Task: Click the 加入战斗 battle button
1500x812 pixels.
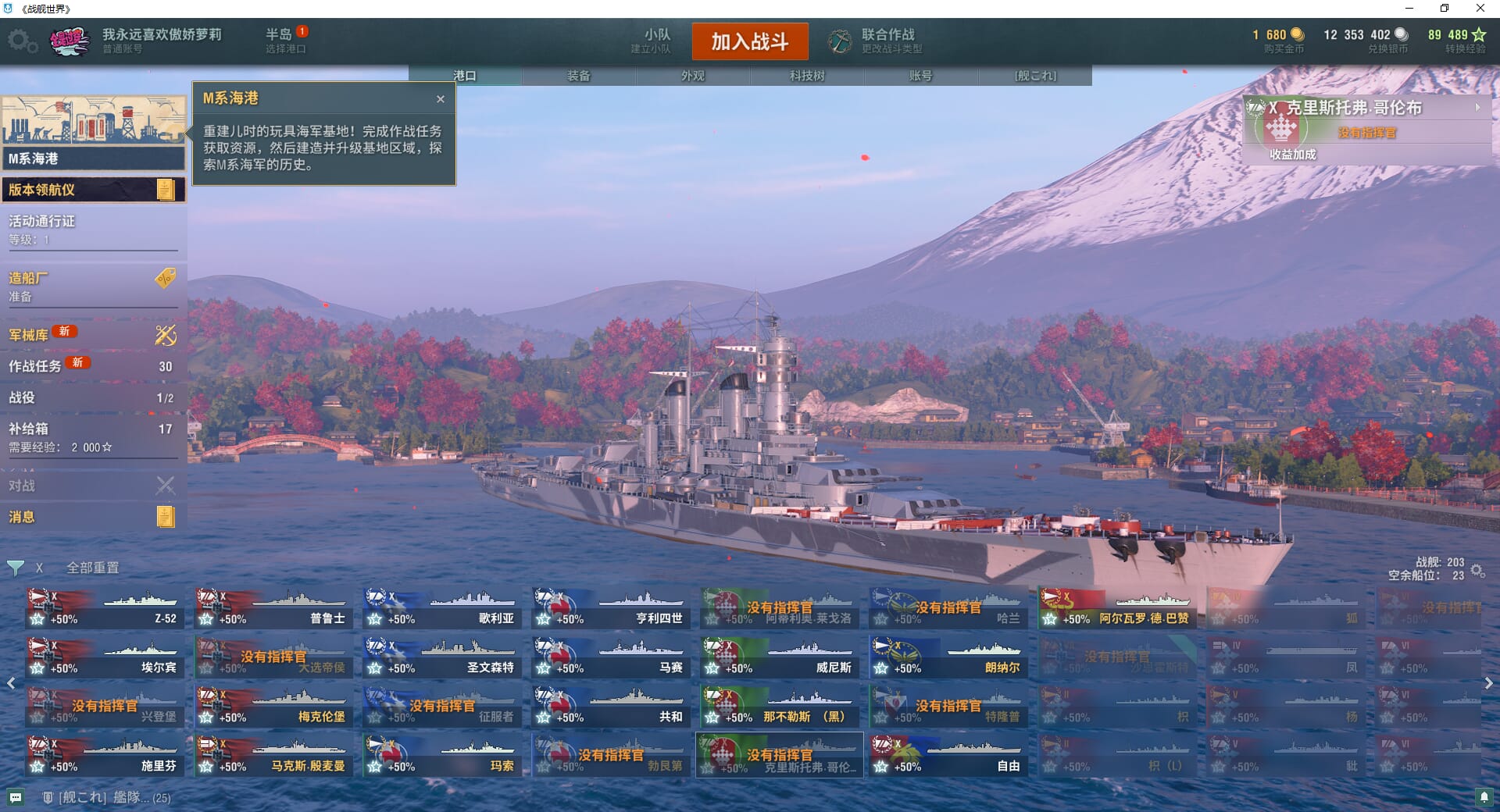Action: click(749, 41)
